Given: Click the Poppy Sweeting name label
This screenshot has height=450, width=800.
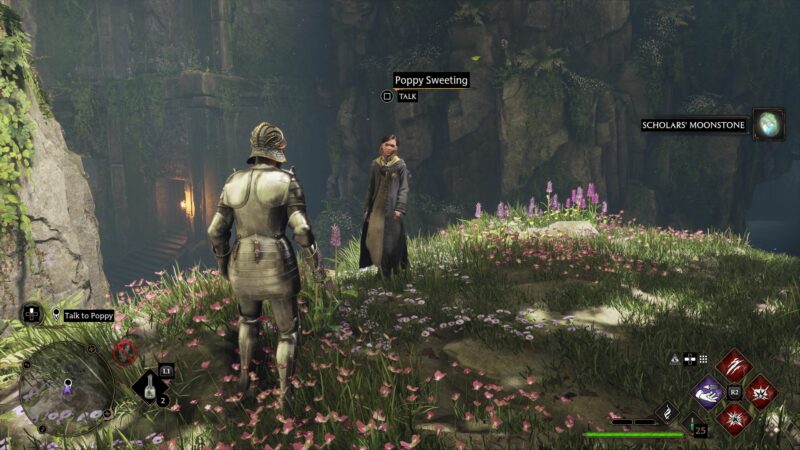Looking at the screenshot, I should pyautogui.click(x=431, y=80).
